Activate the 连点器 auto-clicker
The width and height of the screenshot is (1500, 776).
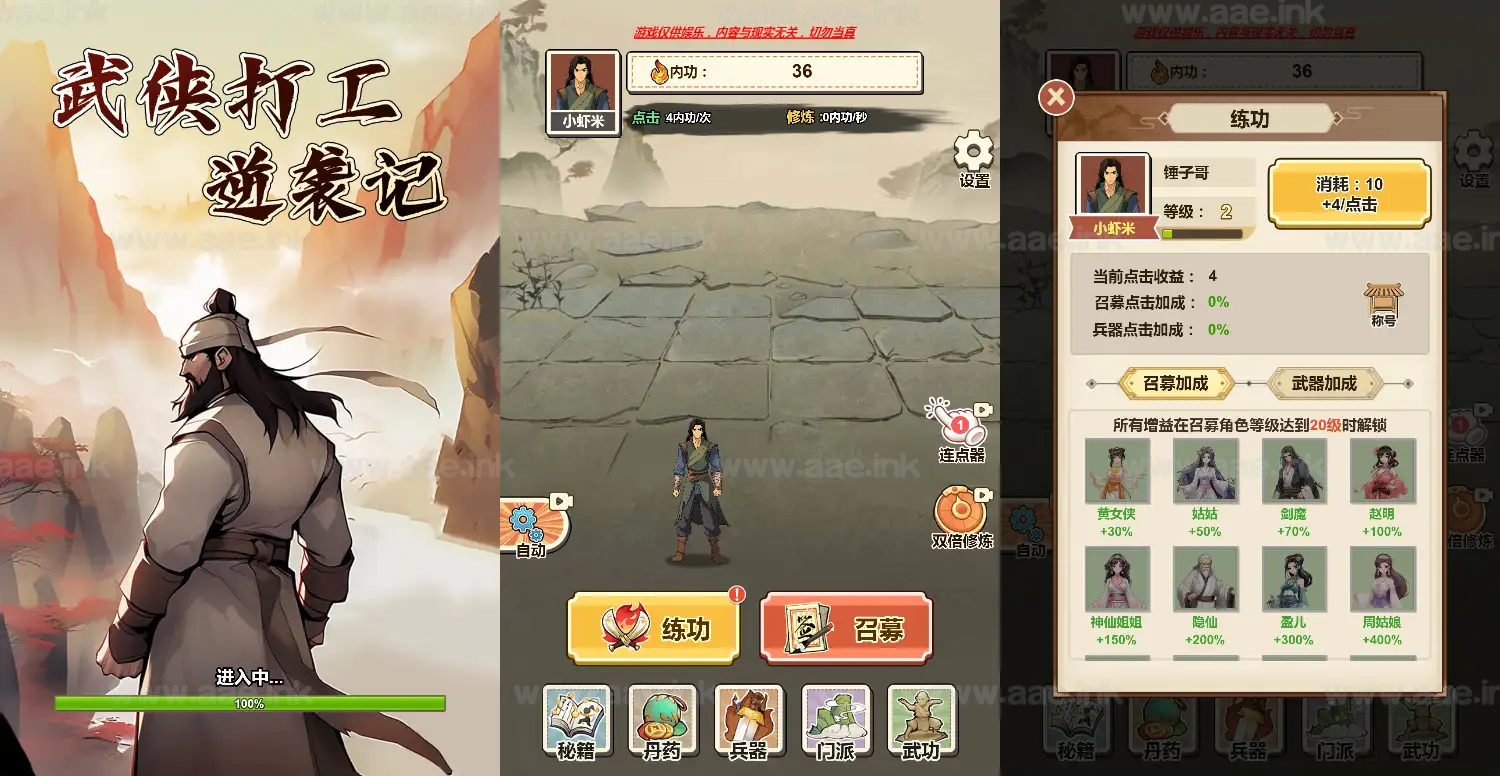957,430
